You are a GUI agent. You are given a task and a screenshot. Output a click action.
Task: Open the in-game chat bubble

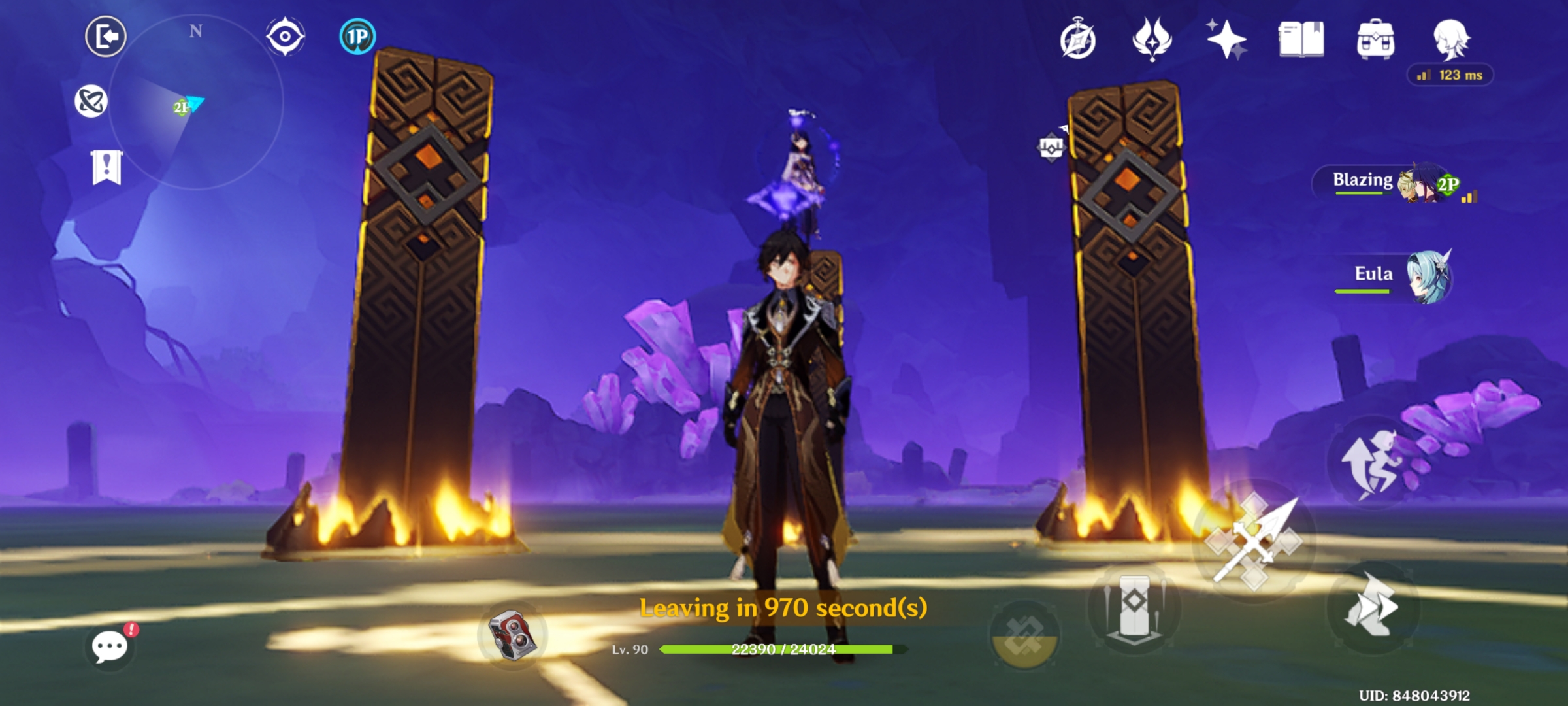pos(108,647)
